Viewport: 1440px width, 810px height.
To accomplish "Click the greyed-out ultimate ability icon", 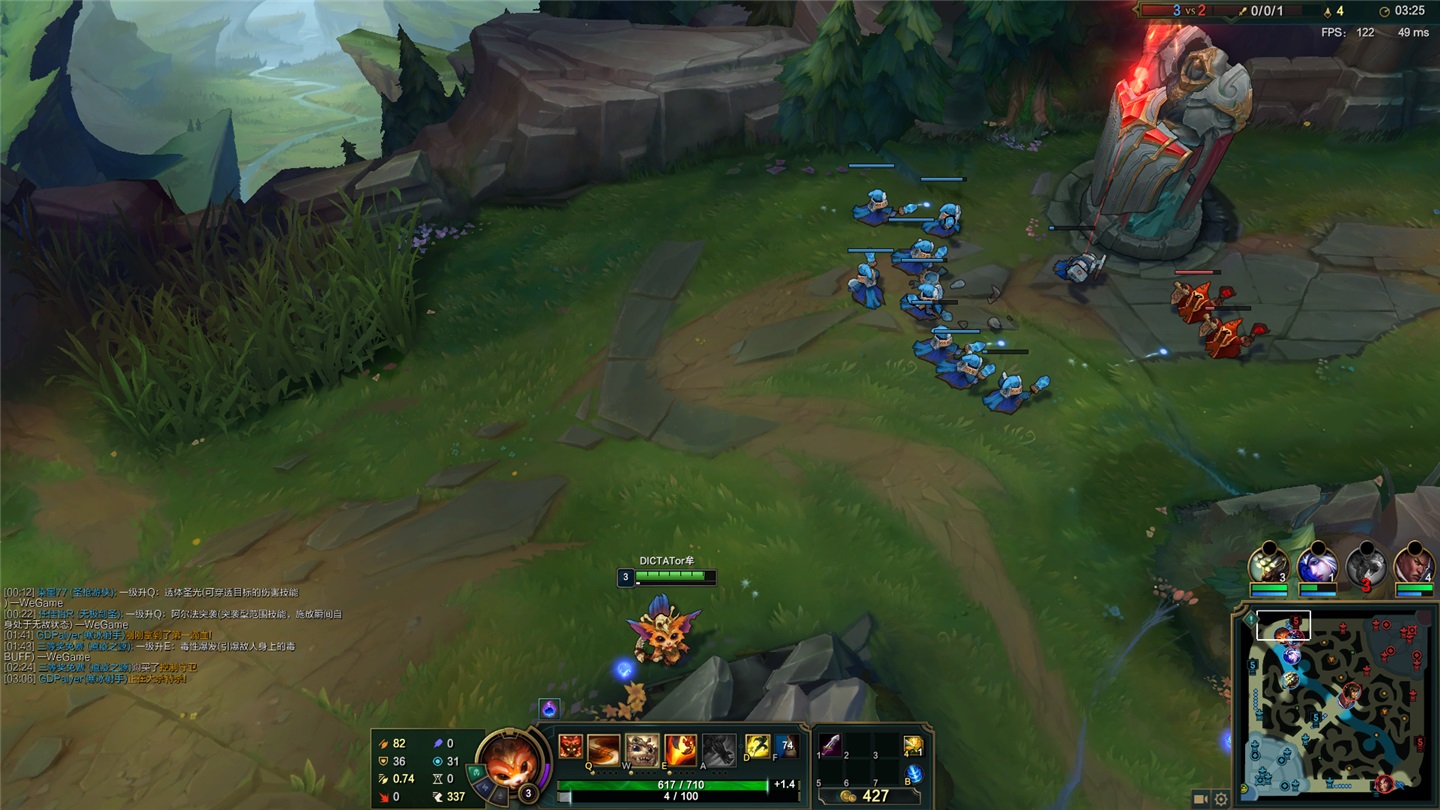I will point(718,748).
